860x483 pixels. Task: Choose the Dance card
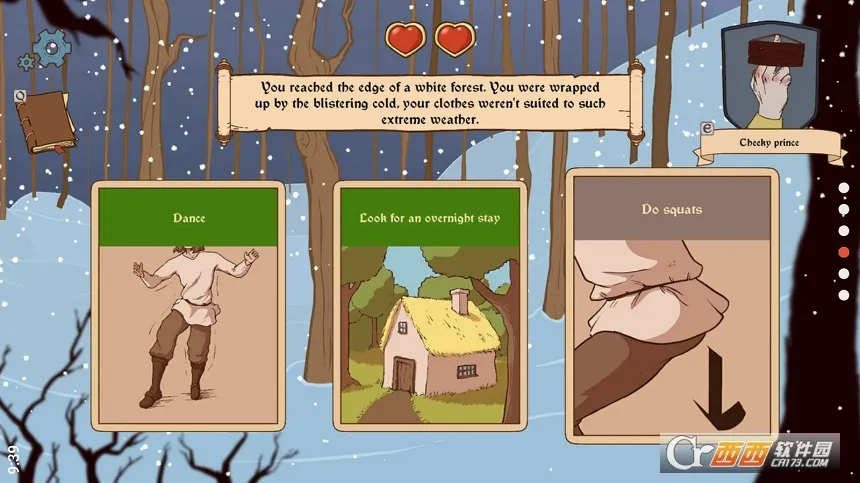[188, 305]
